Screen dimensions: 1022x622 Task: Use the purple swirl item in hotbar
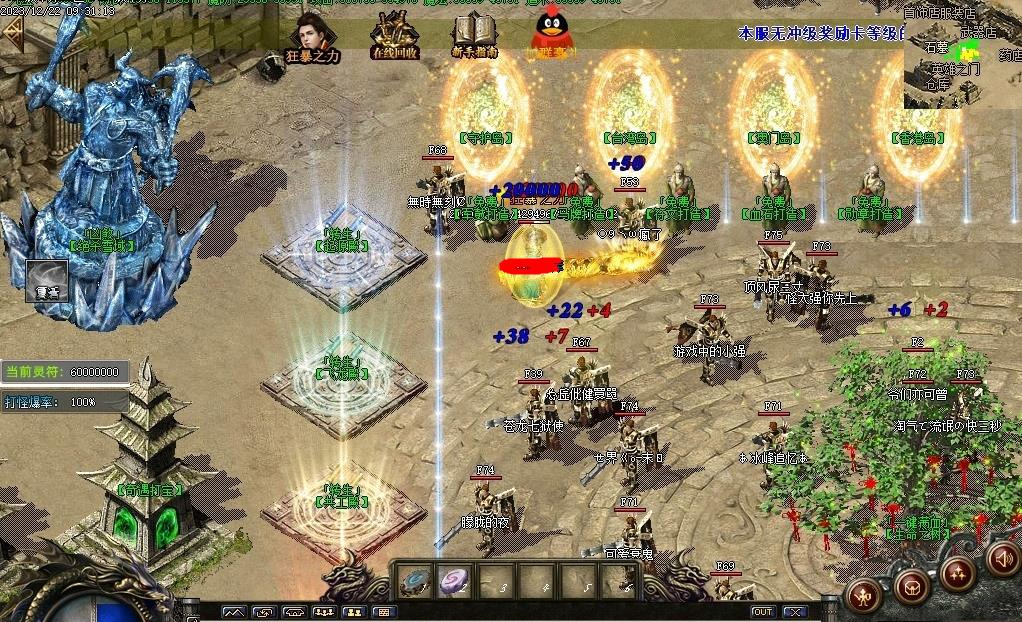[x=455, y=580]
